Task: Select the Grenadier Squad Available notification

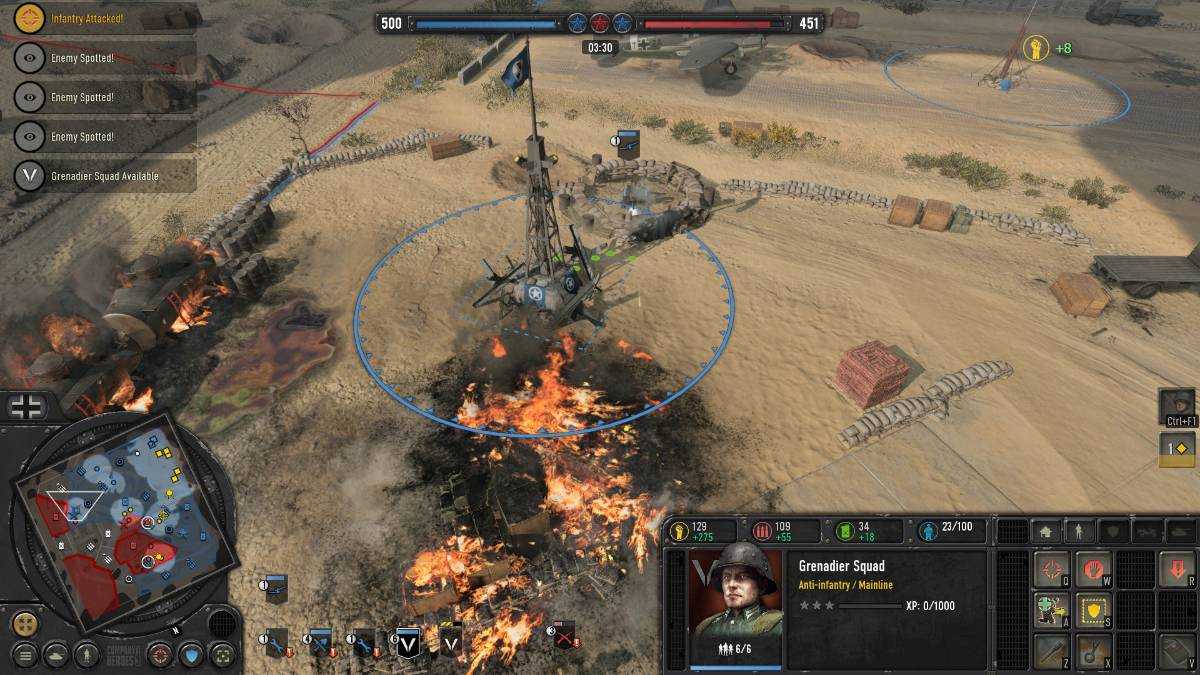Action: 98,176
